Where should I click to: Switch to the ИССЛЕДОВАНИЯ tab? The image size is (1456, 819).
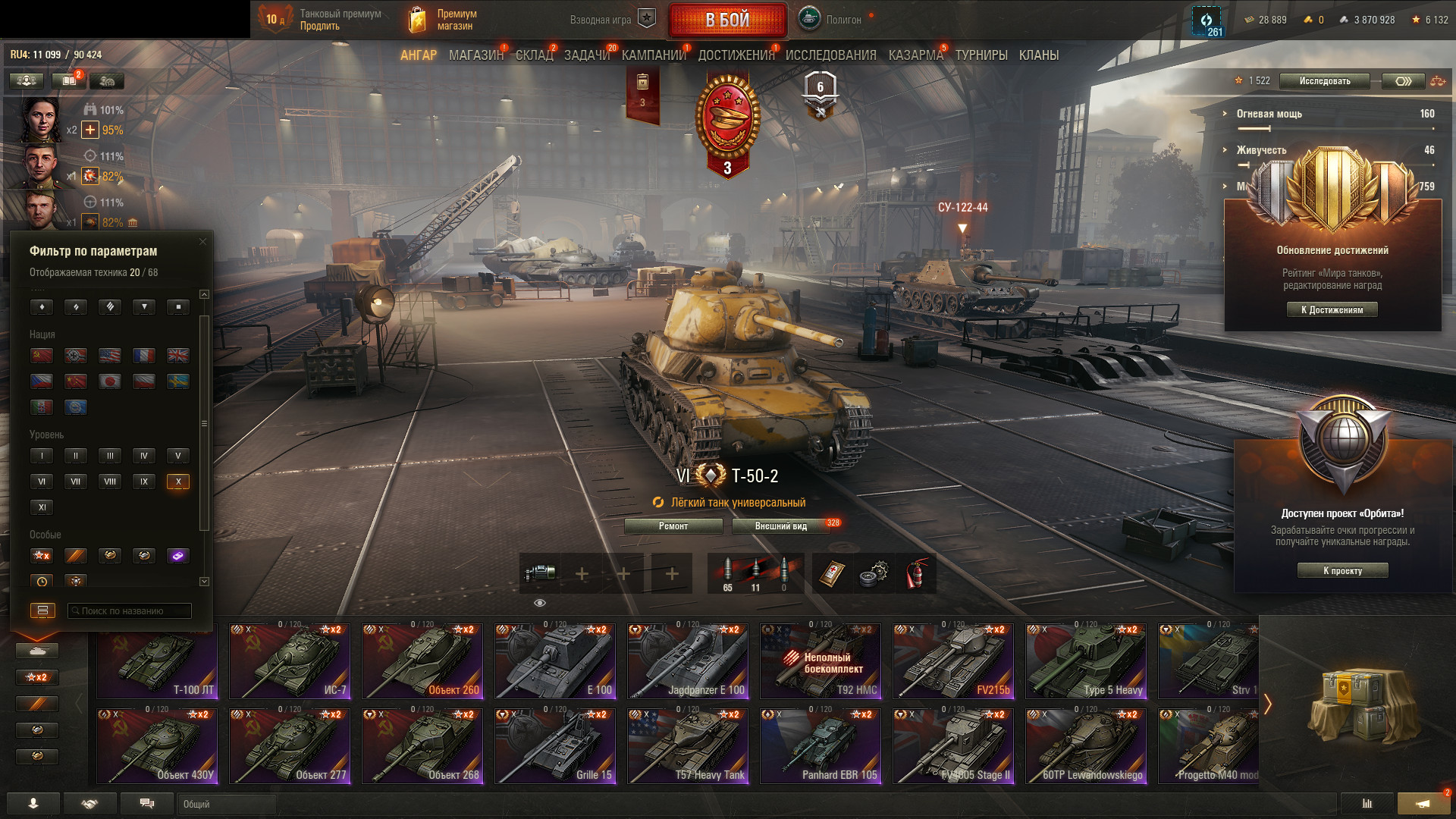click(x=830, y=55)
